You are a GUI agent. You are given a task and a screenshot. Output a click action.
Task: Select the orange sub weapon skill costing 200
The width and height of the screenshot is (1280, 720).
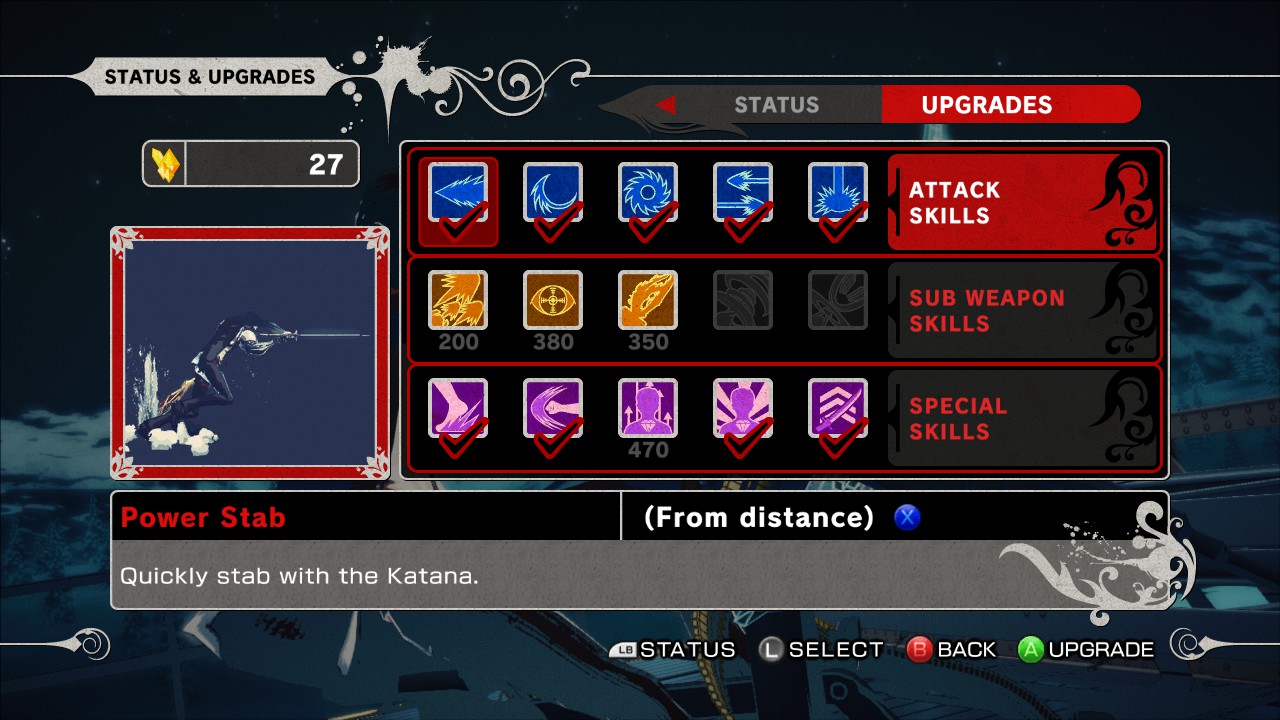click(458, 300)
